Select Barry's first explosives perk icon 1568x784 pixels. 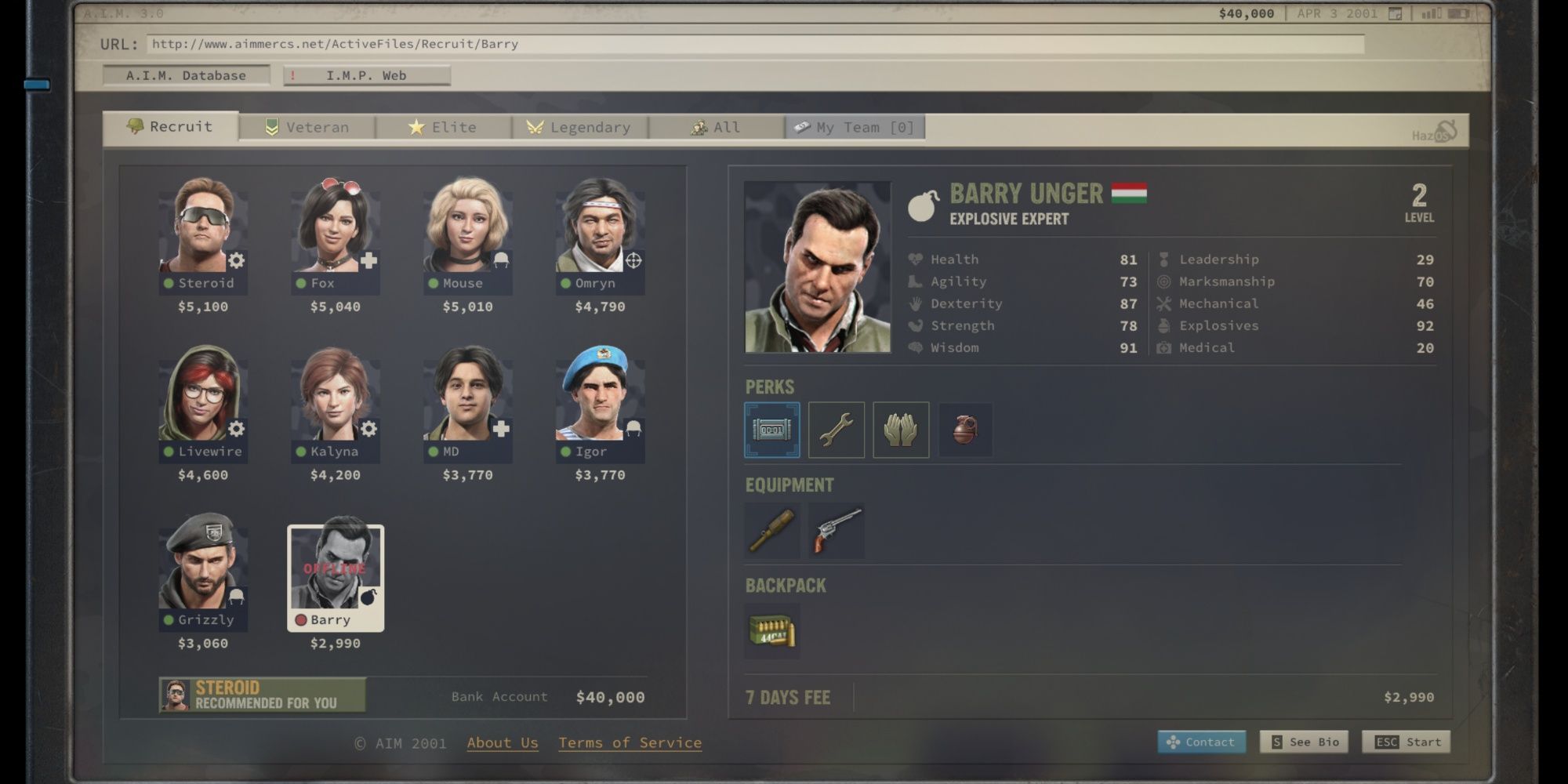[x=771, y=430]
